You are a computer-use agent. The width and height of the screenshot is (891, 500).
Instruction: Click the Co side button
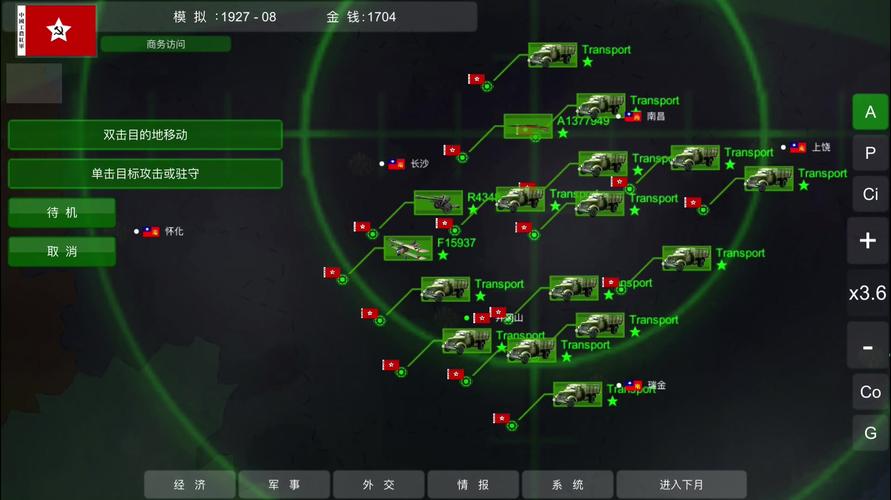[x=870, y=392]
